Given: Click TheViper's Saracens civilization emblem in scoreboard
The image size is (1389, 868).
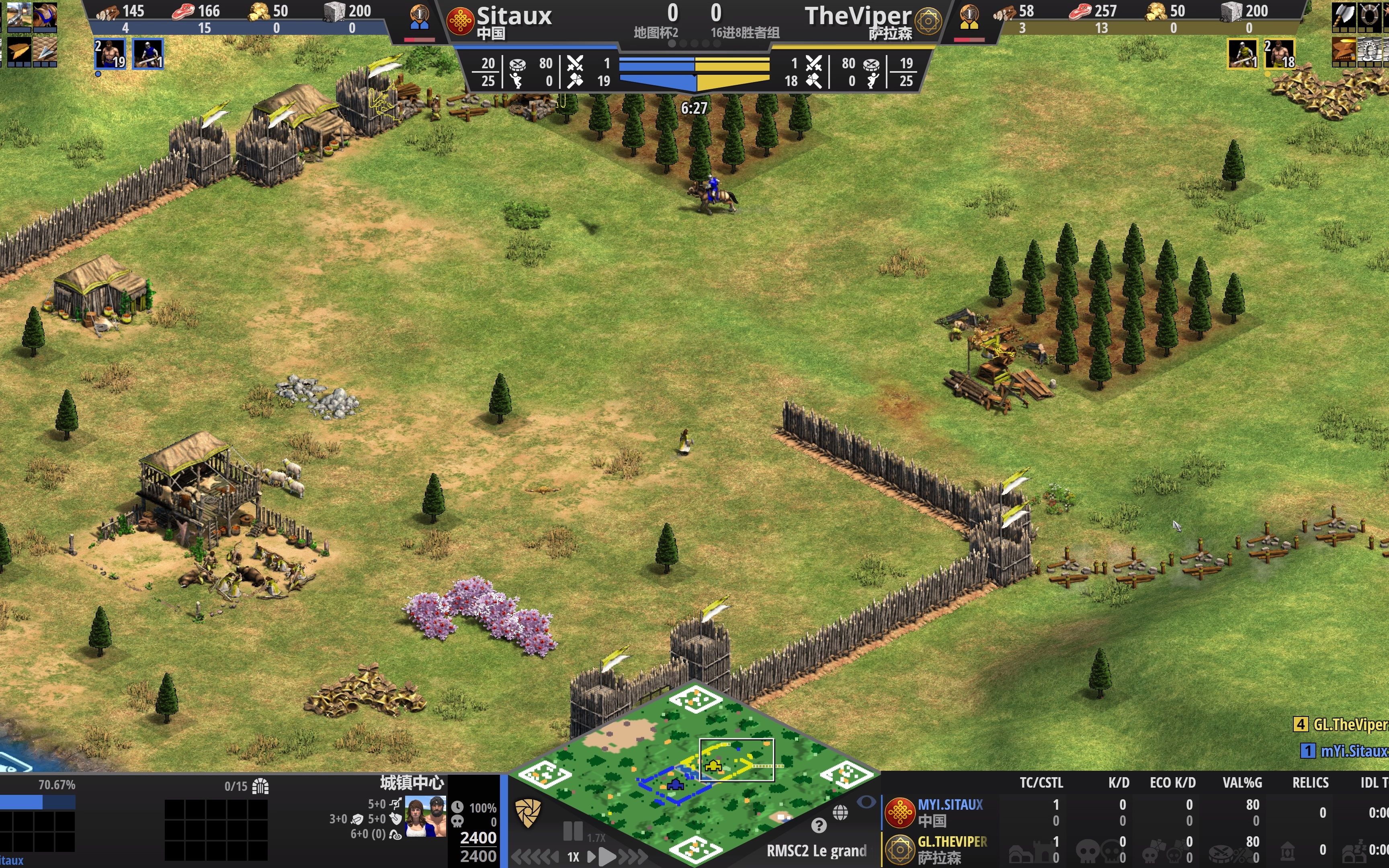Looking at the screenshot, I should click(x=928, y=22).
